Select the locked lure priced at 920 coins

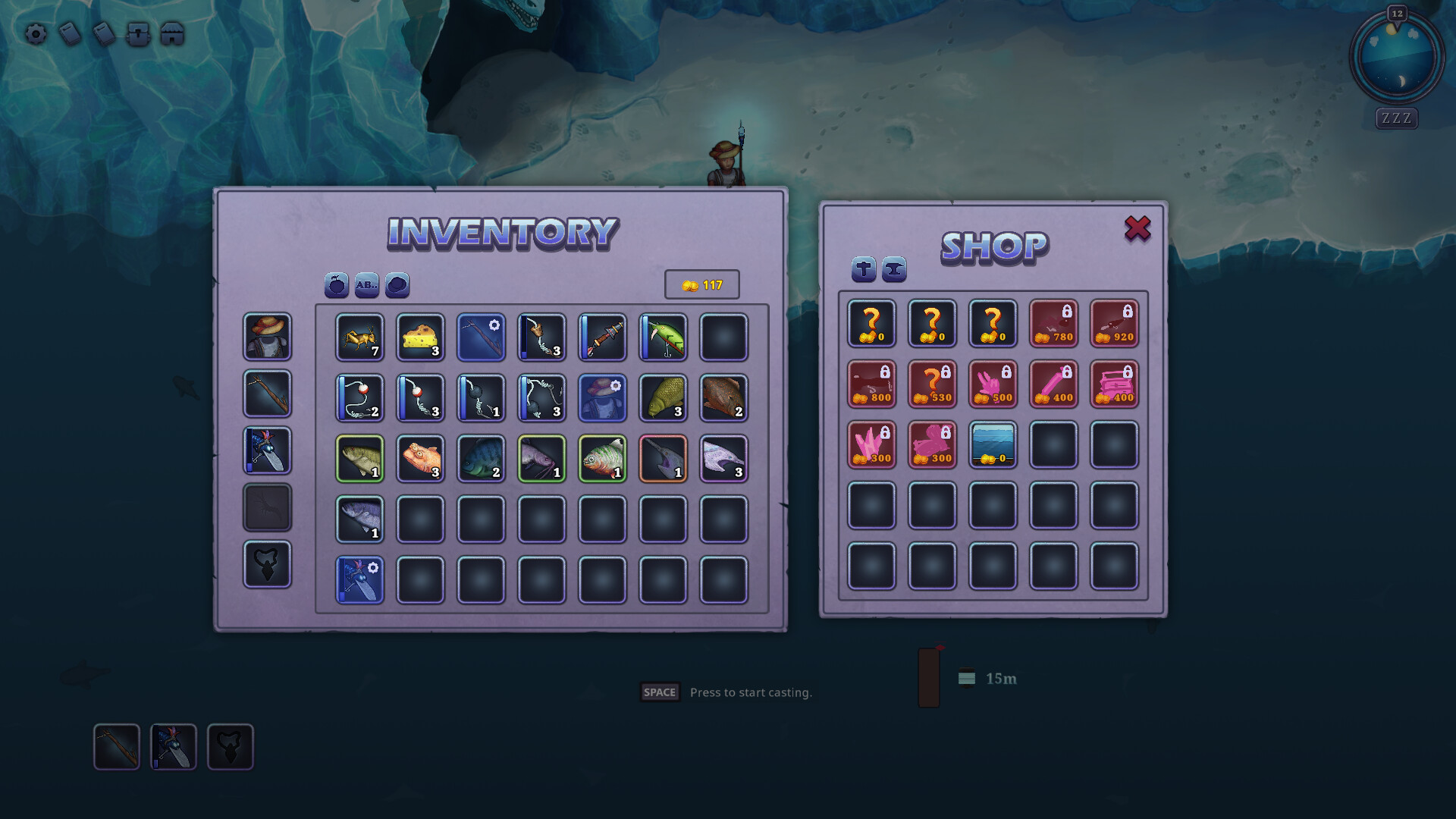[x=1114, y=324]
